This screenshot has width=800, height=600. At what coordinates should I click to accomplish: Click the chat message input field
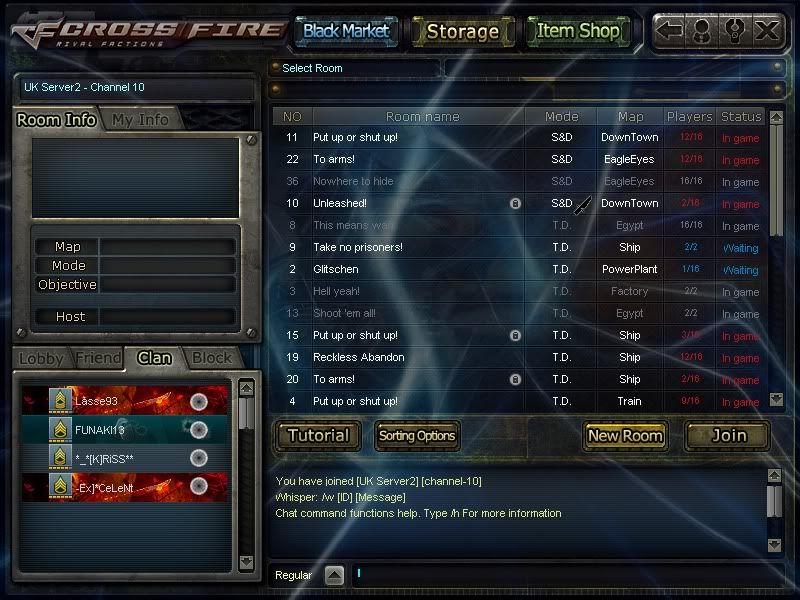(560, 575)
